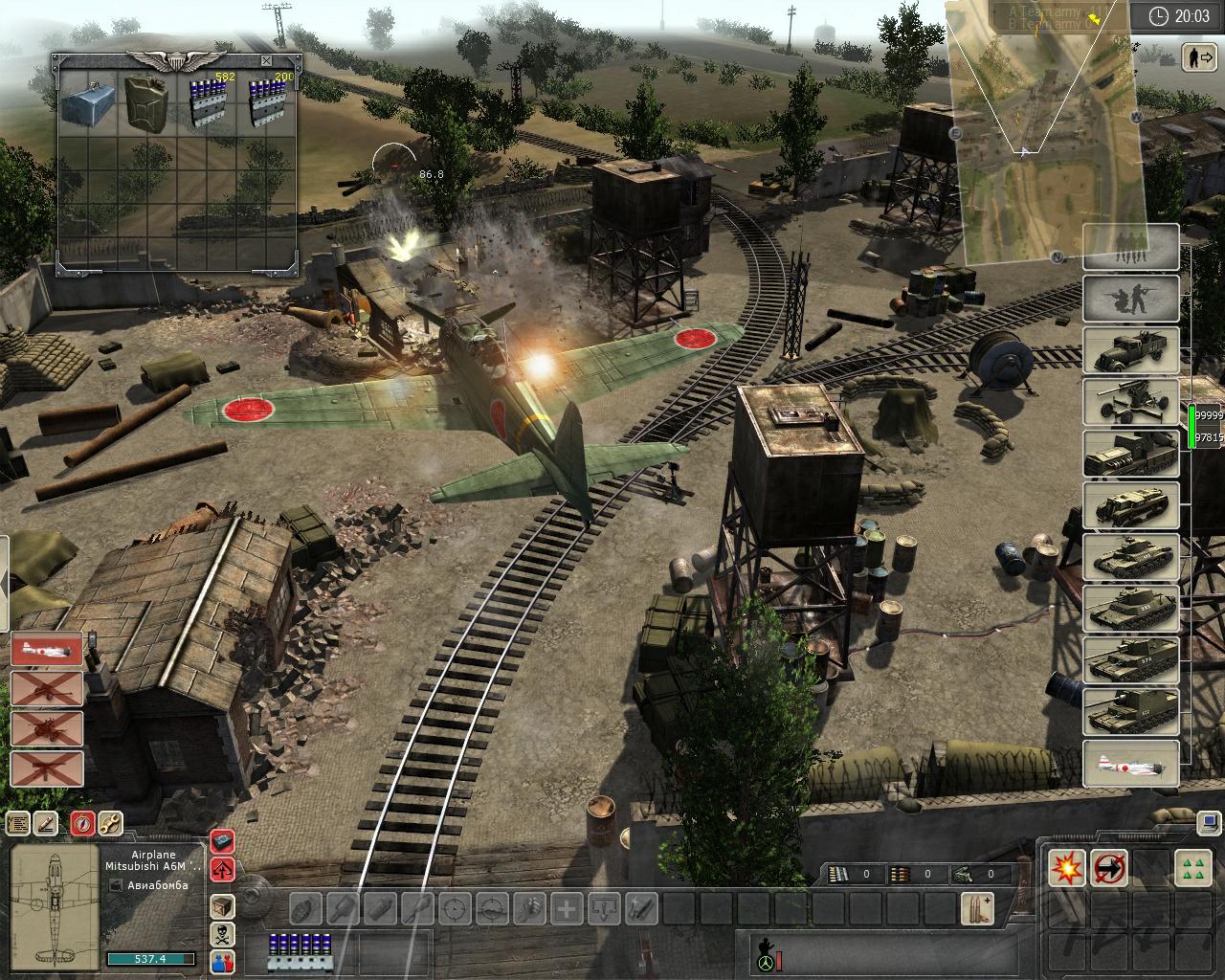The height and width of the screenshot is (980, 1225).
Task: Open the formation green triangles command
Action: point(1192,868)
